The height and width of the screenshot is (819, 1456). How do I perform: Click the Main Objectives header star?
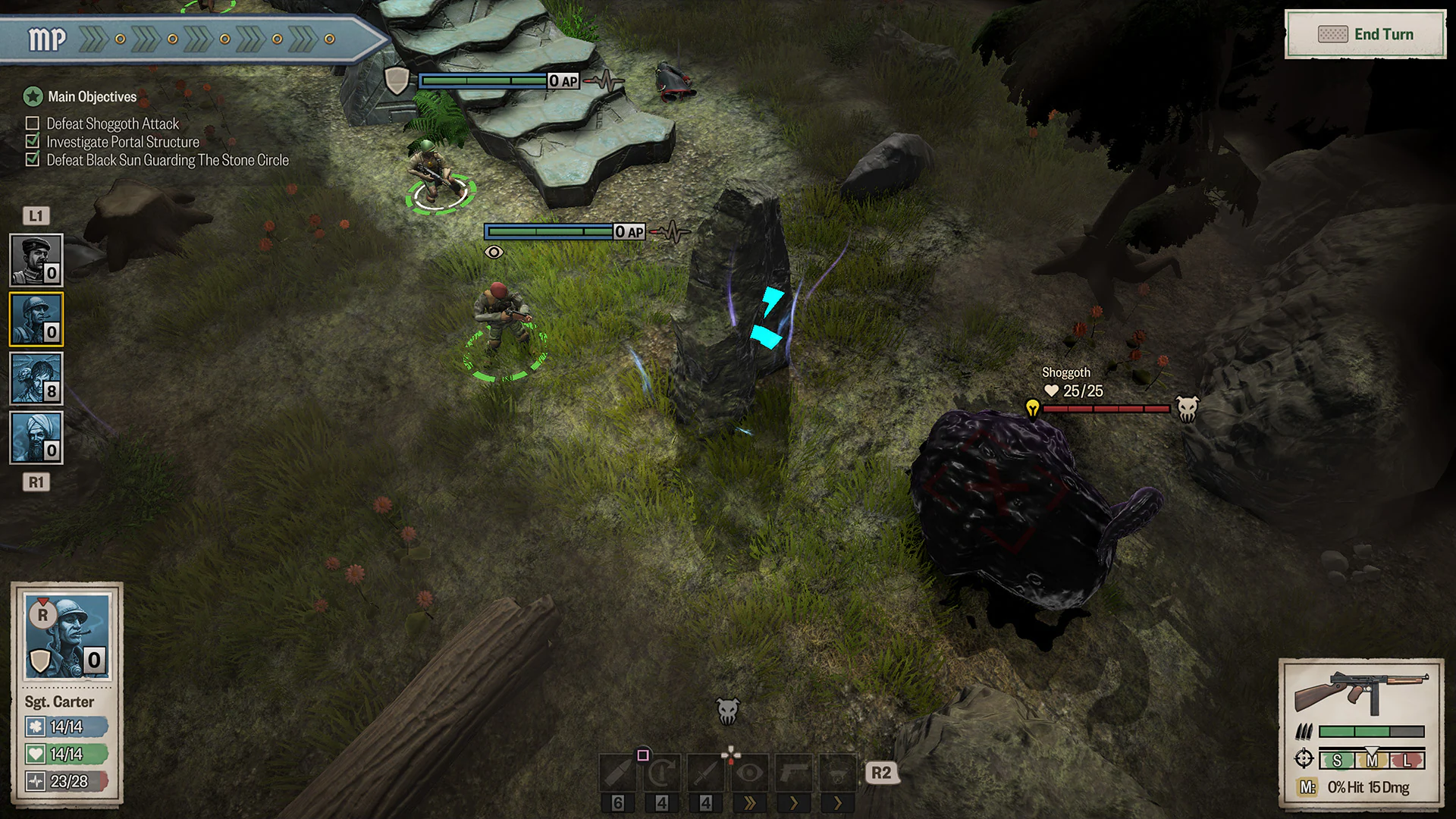pos(32,96)
